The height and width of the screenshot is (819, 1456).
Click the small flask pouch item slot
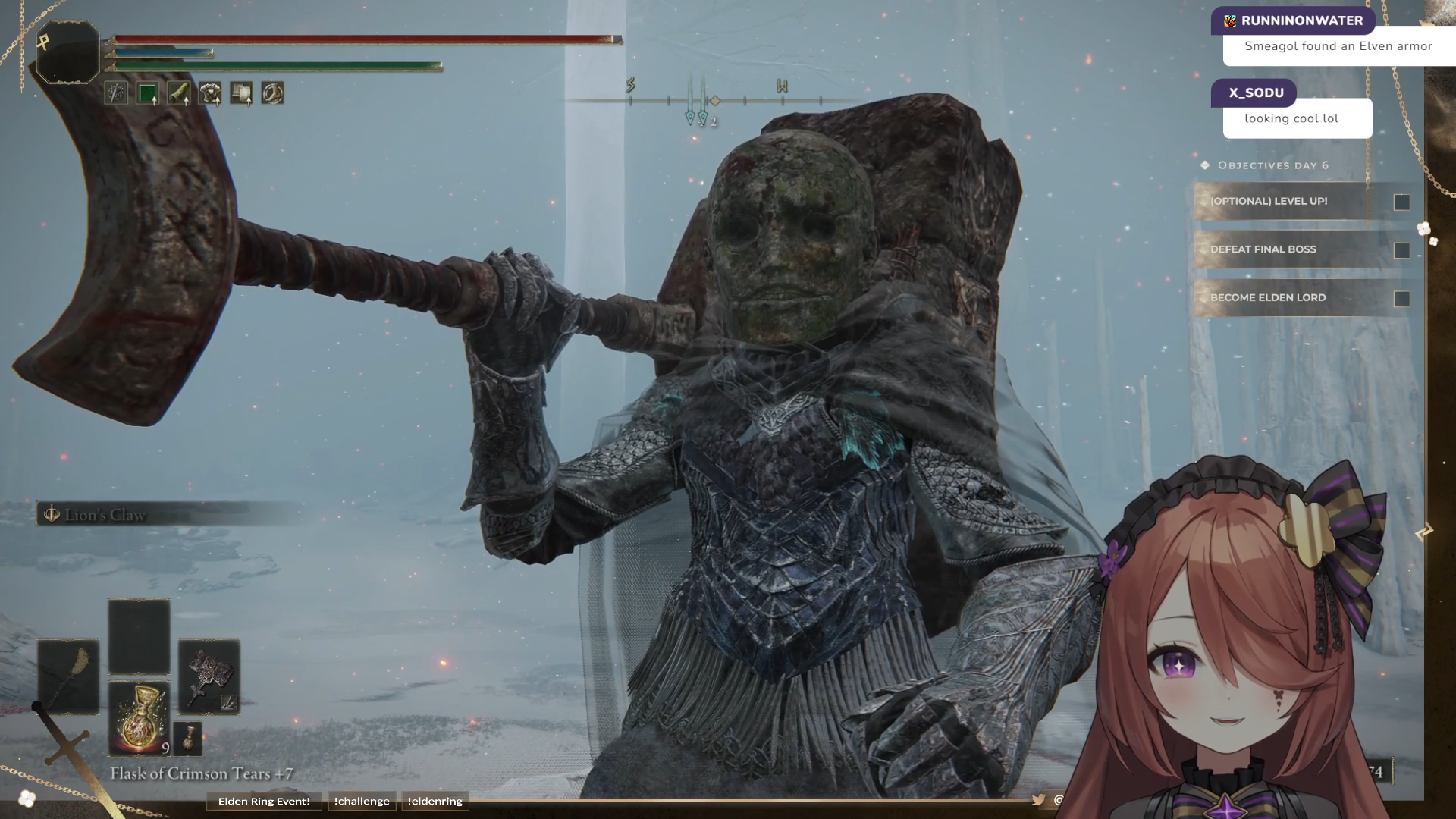(188, 738)
